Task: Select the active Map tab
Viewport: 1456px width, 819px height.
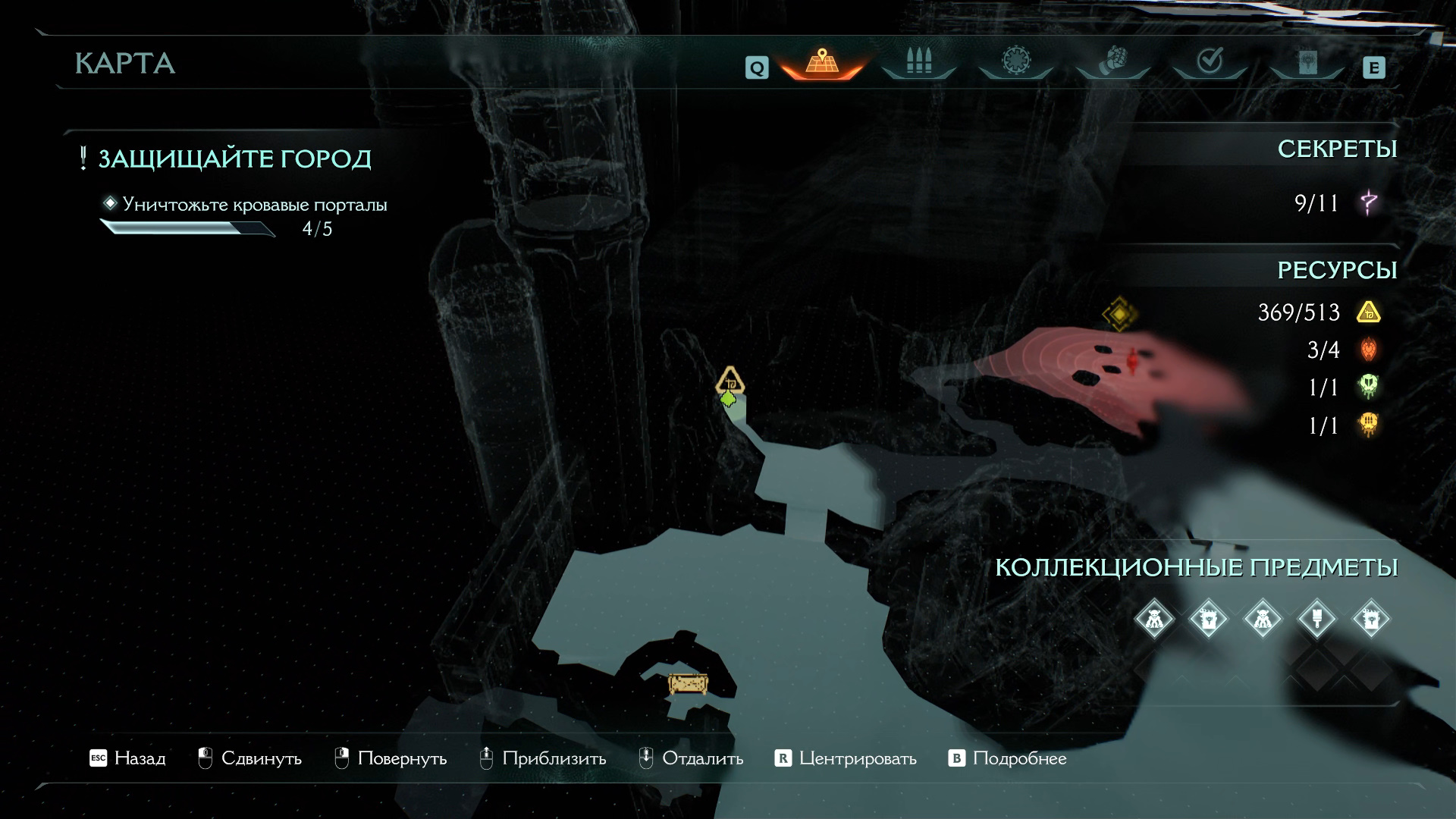Action: click(821, 62)
